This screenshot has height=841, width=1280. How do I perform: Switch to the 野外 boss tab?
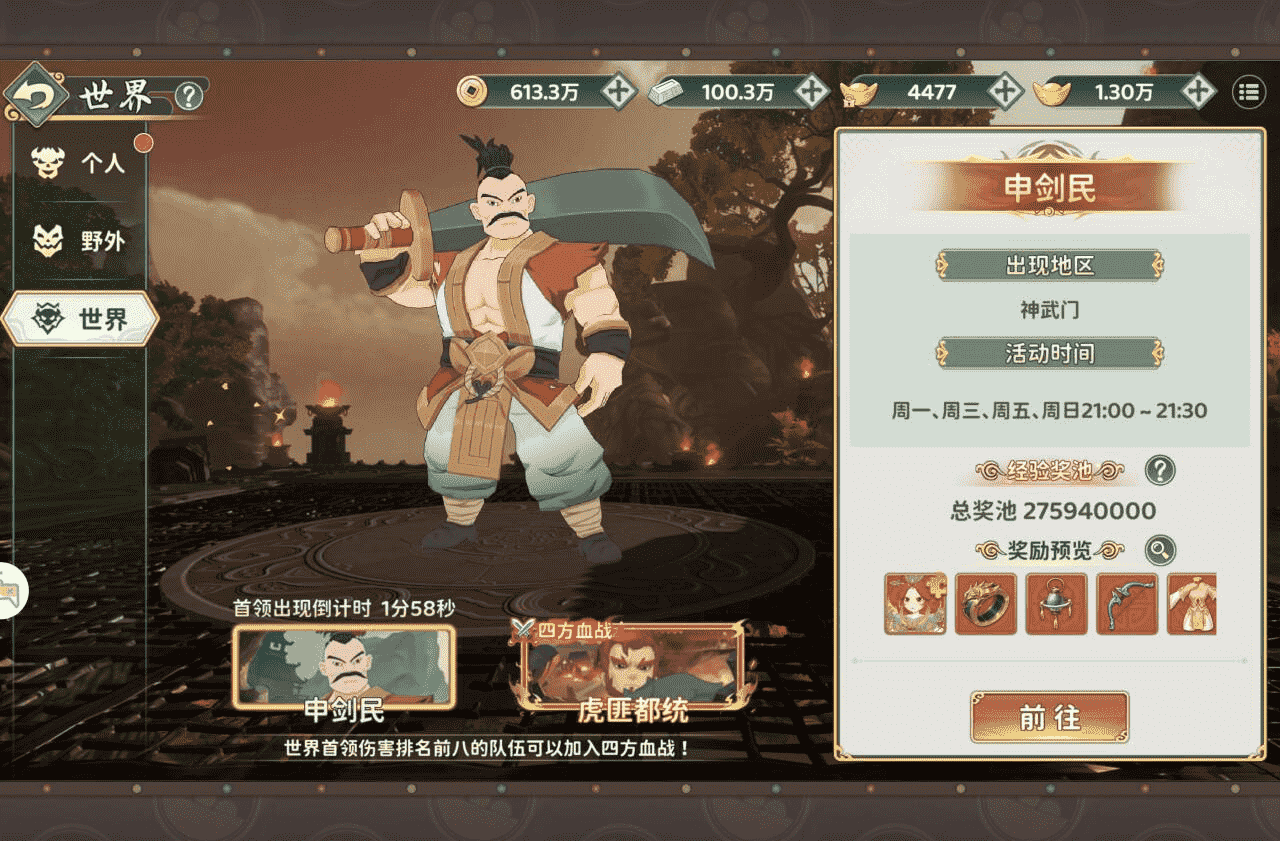click(80, 240)
